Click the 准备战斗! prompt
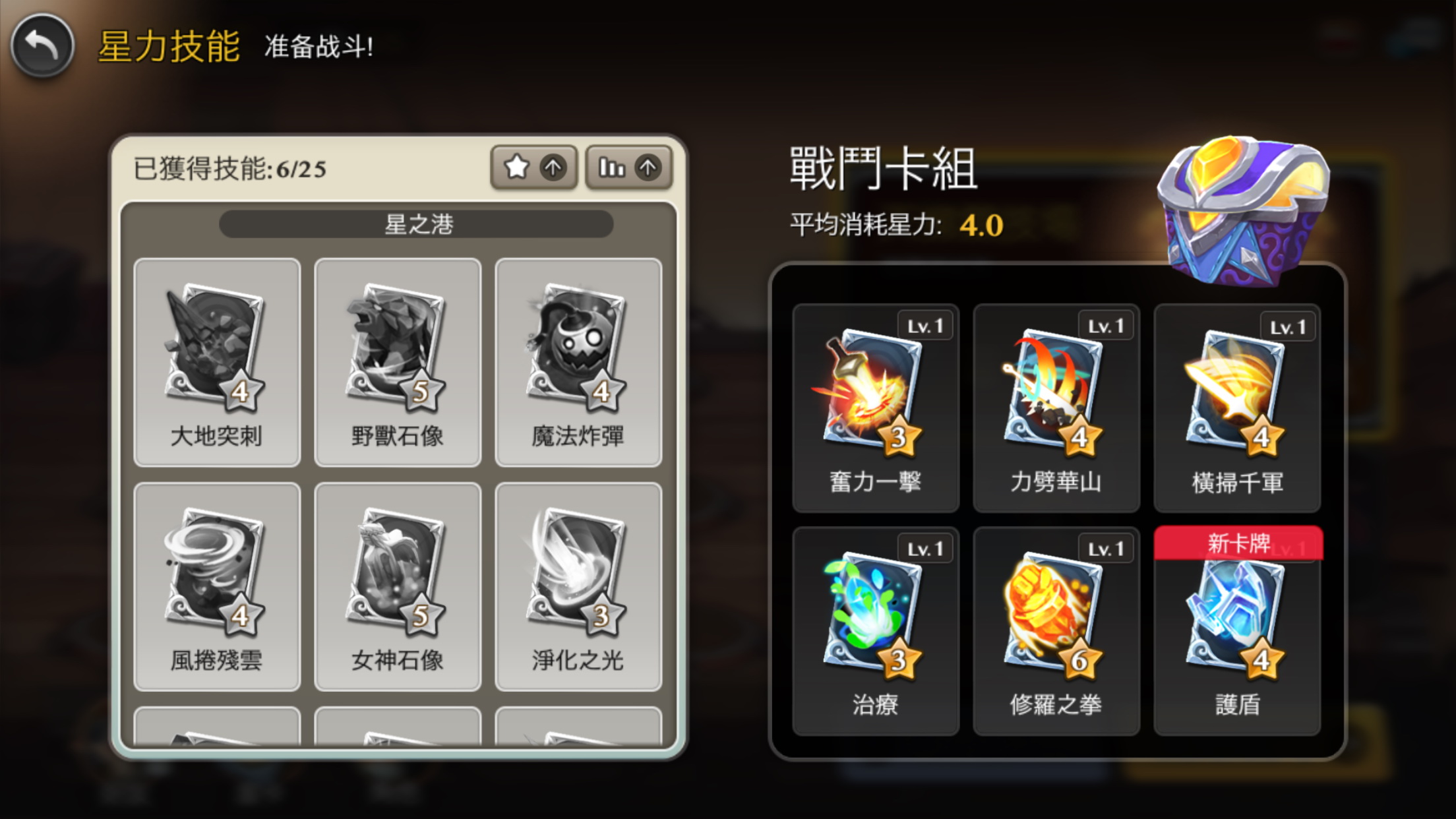 tap(318, 48)
